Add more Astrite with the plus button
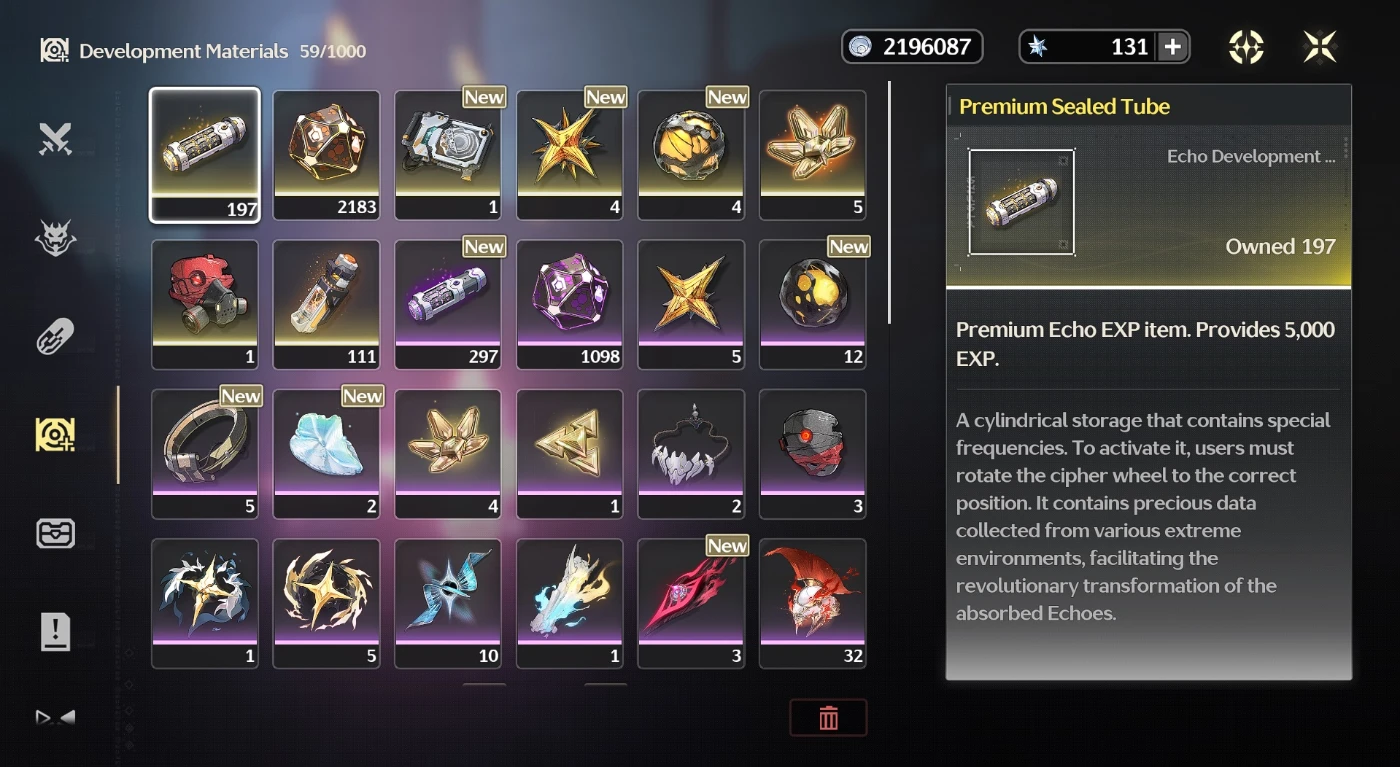 click(1173, 47)
